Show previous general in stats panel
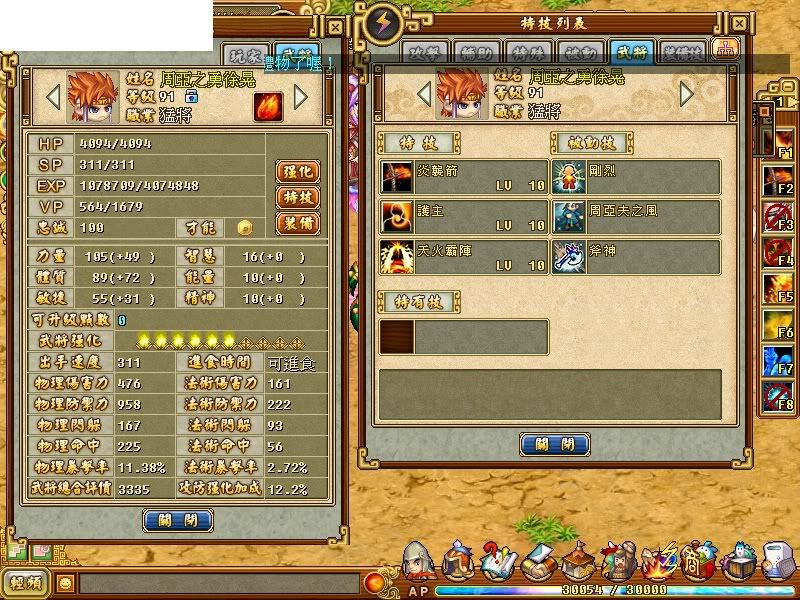Screen dimensions: 800x600 click(54, 97)
